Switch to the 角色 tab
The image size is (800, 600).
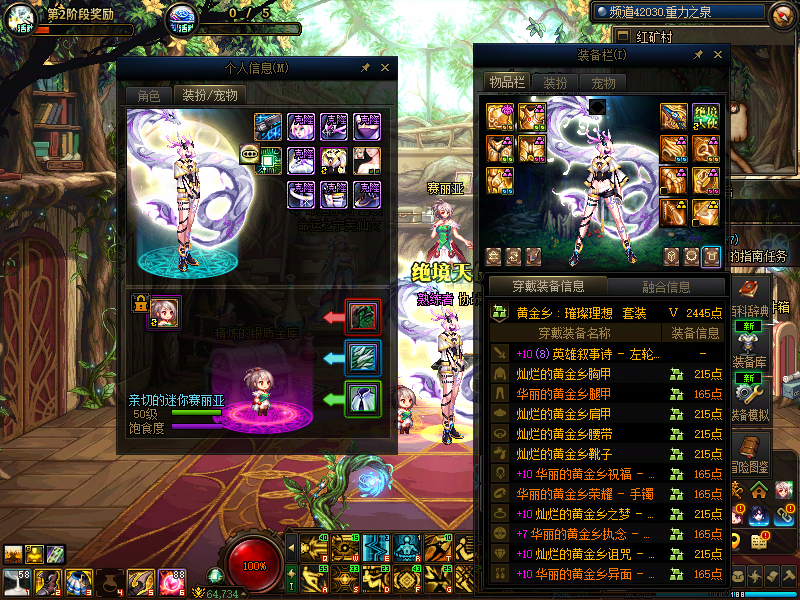point(148,95)
